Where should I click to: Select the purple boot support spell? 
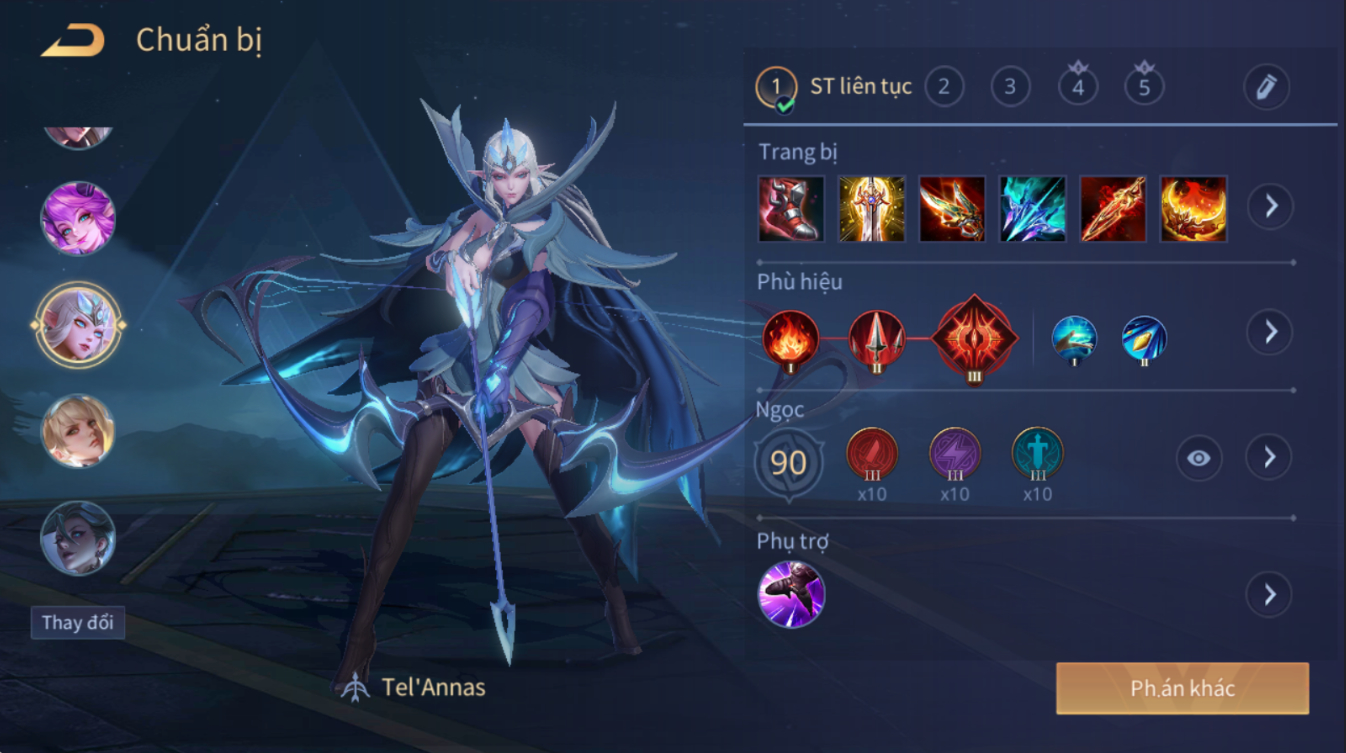click(x=791, y=594)
